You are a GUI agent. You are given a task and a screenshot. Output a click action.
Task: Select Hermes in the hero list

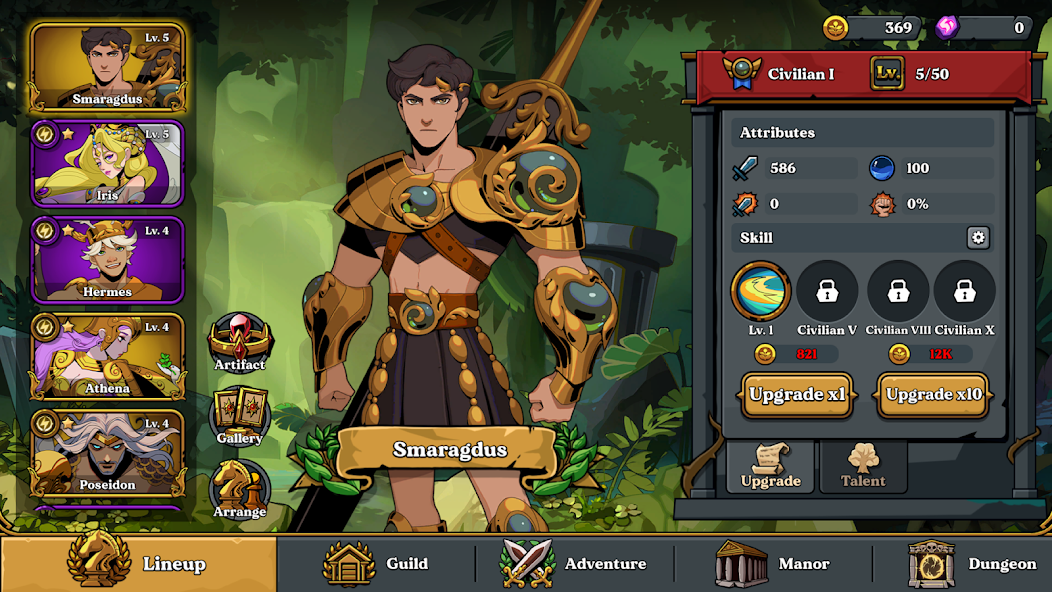108,259
